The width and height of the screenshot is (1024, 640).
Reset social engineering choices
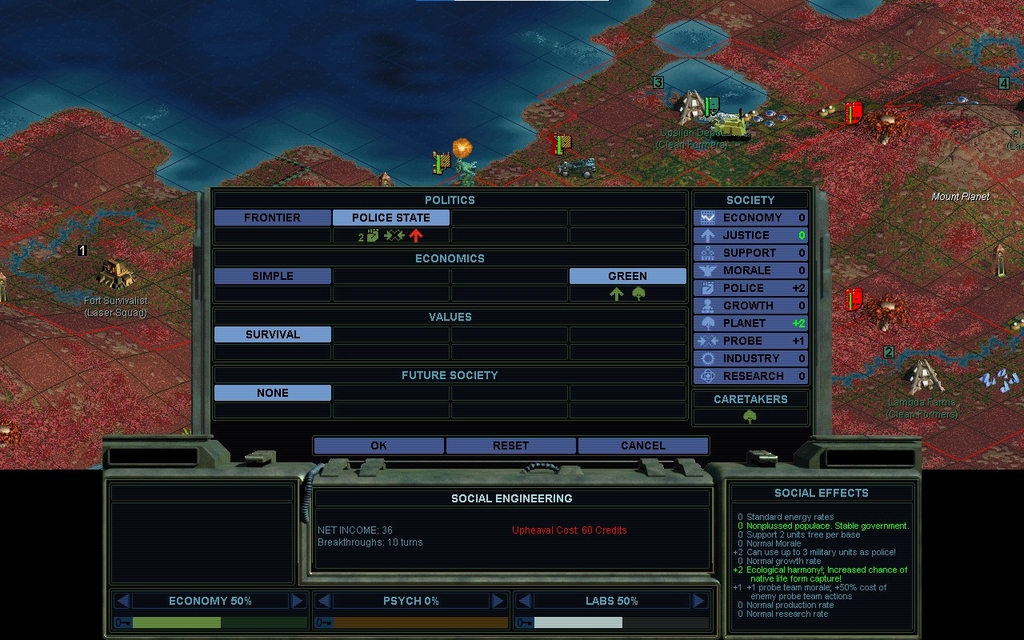pyautogui.click(x=510, y=446)
